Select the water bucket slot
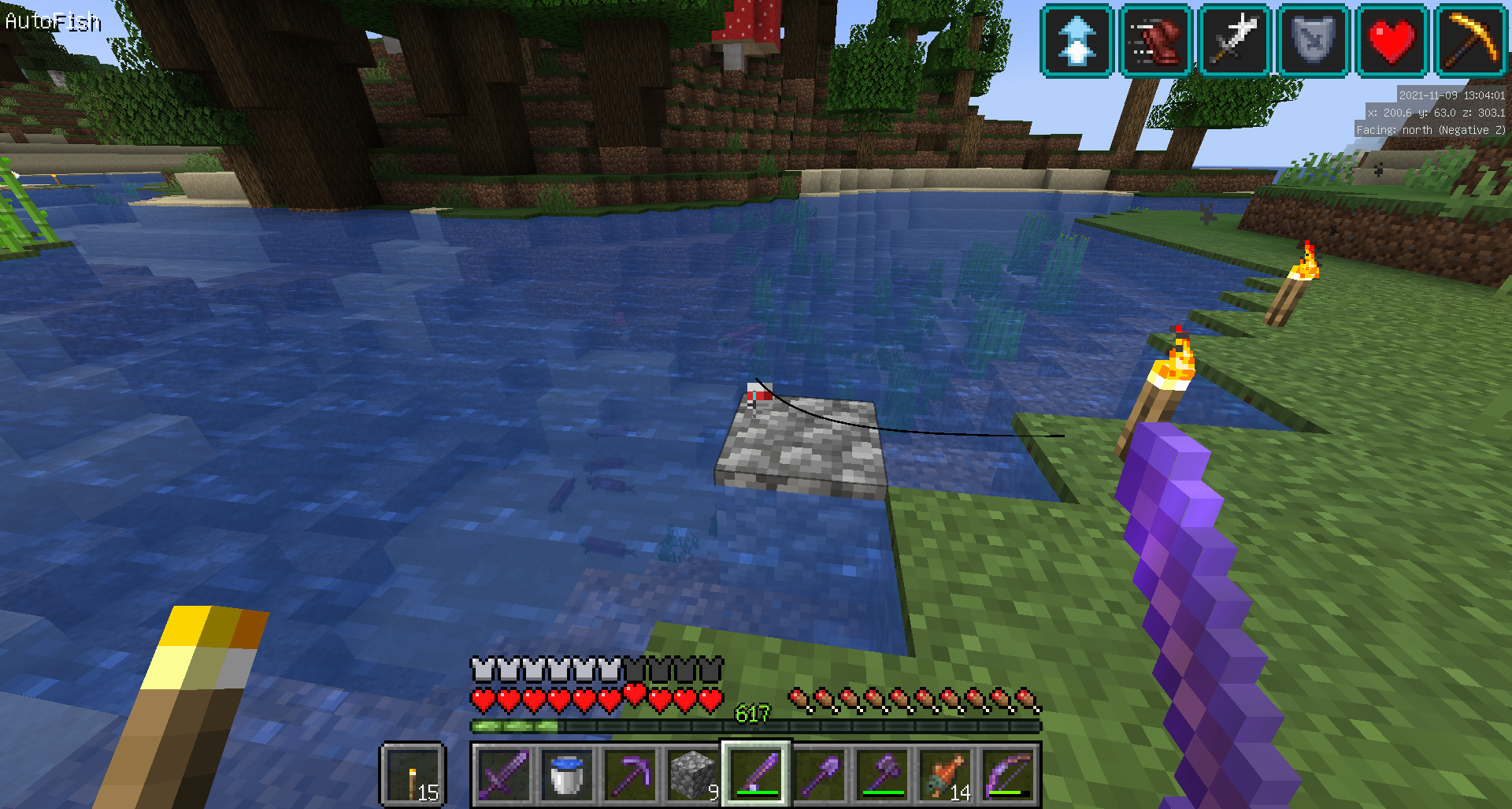 coord(567,774)
